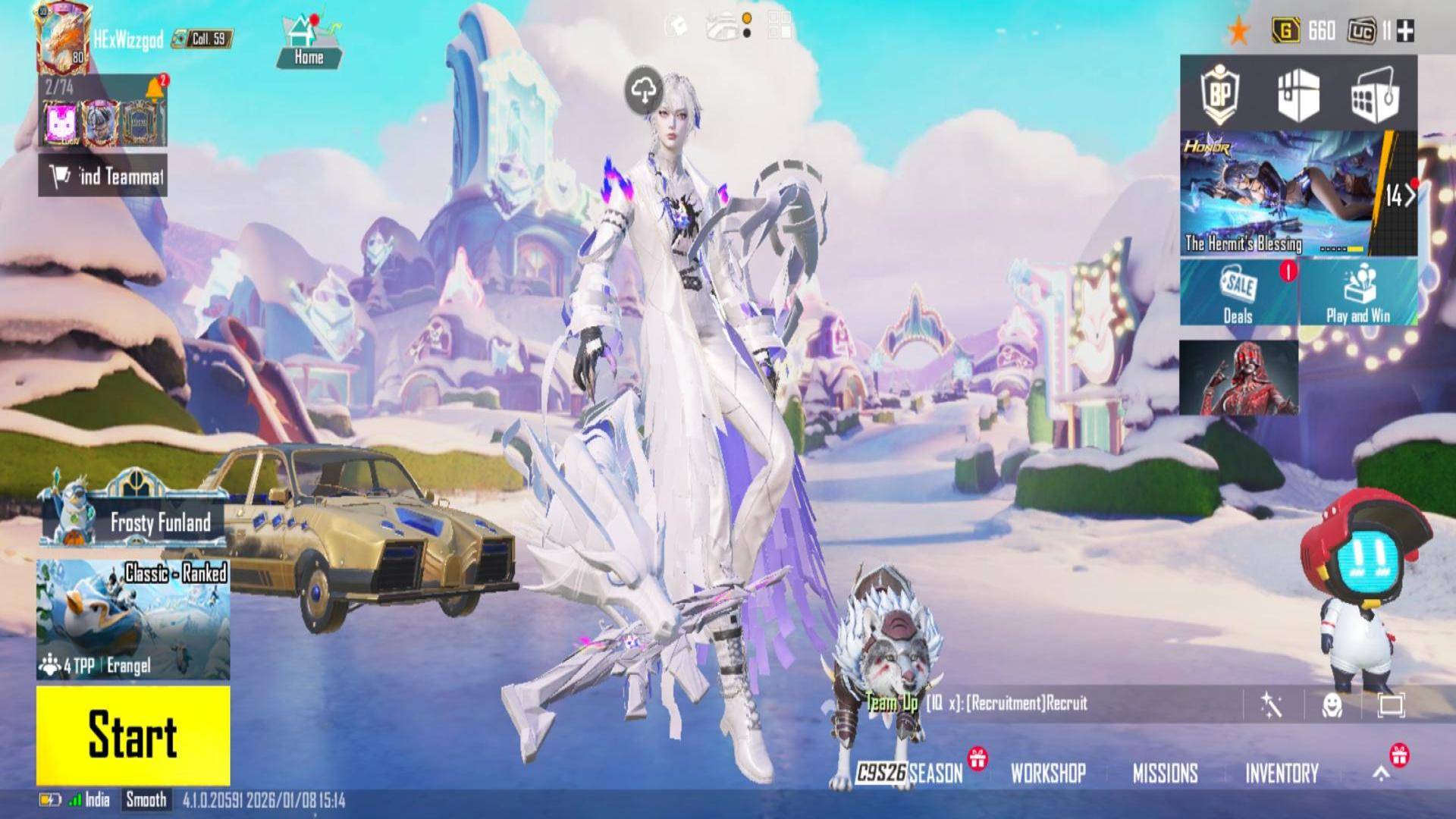Start the Classic Ranked match

click(x=133, y=736)
